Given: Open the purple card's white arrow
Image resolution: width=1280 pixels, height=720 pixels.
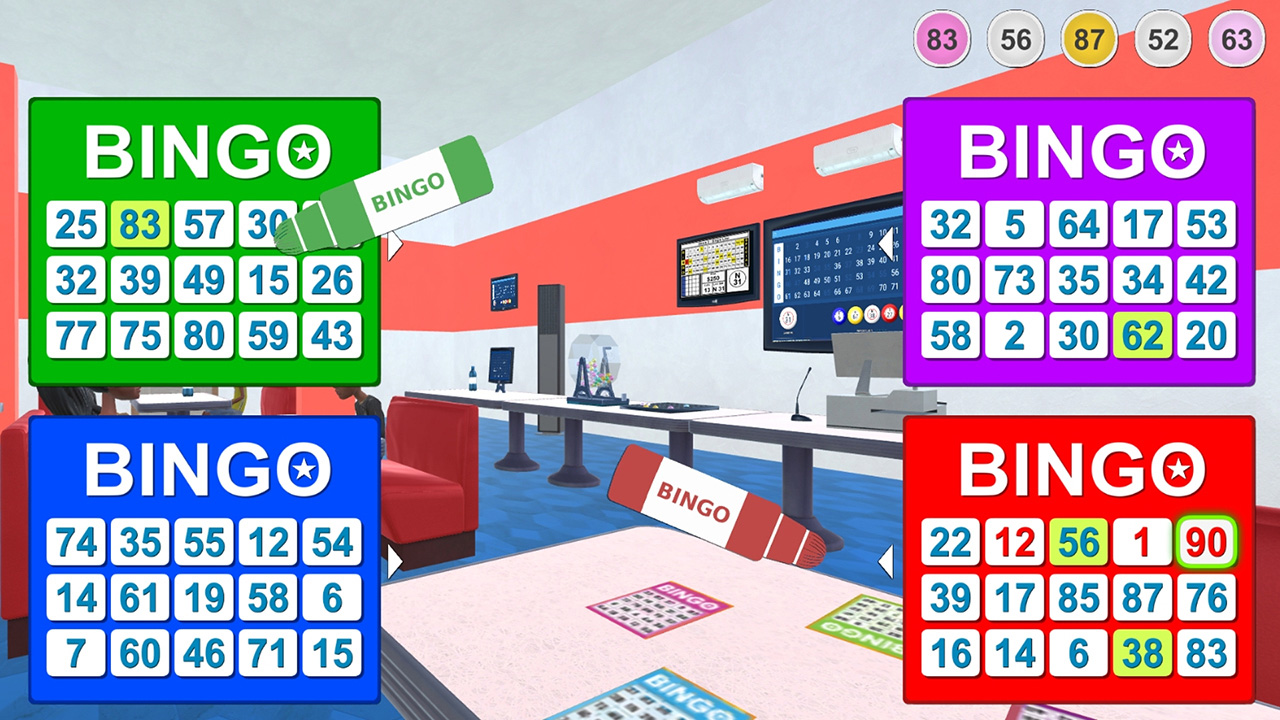Looking at the screenshot, I should pyautogui.click(x=886, y=243).
